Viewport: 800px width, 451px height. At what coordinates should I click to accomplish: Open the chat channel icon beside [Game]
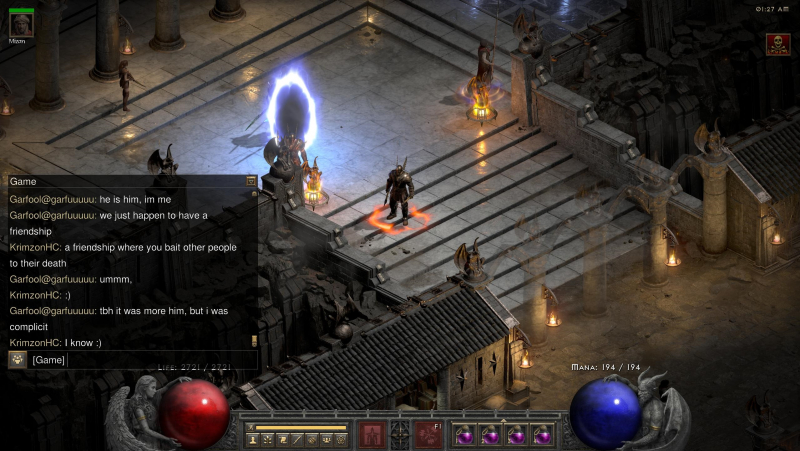(x=18, y=360)
